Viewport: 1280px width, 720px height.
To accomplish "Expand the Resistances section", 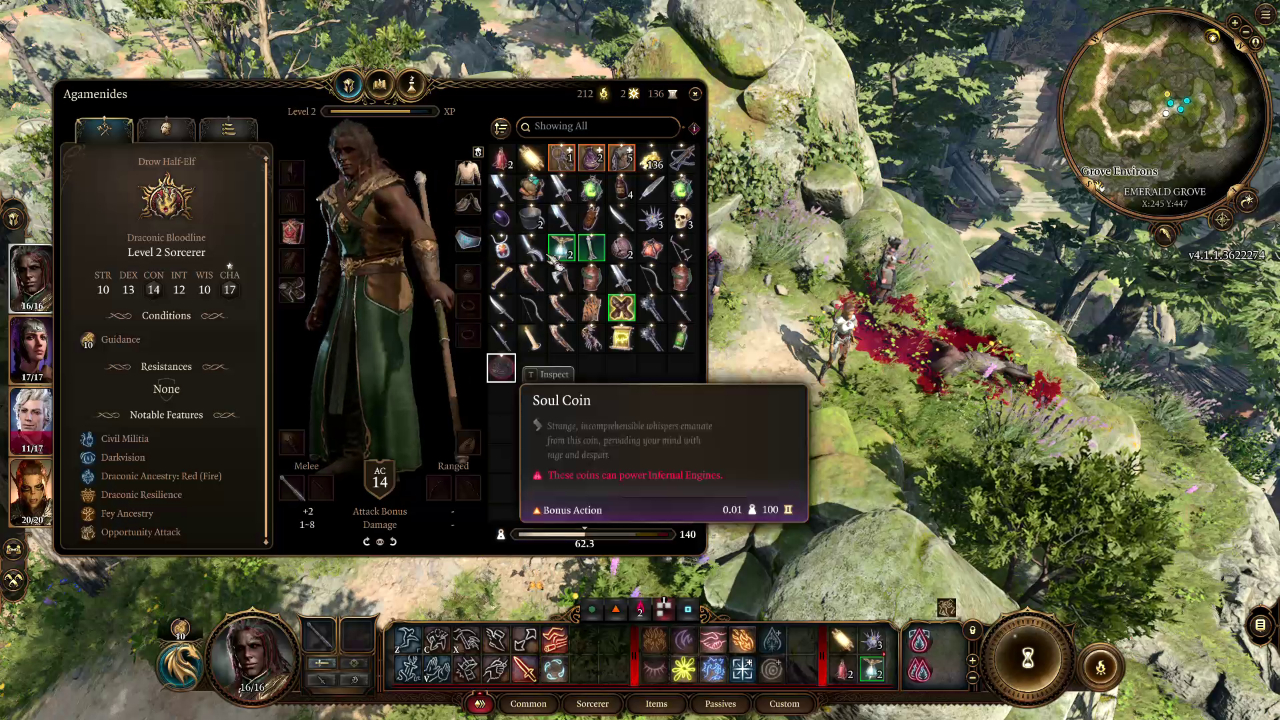I will [166, 366].
